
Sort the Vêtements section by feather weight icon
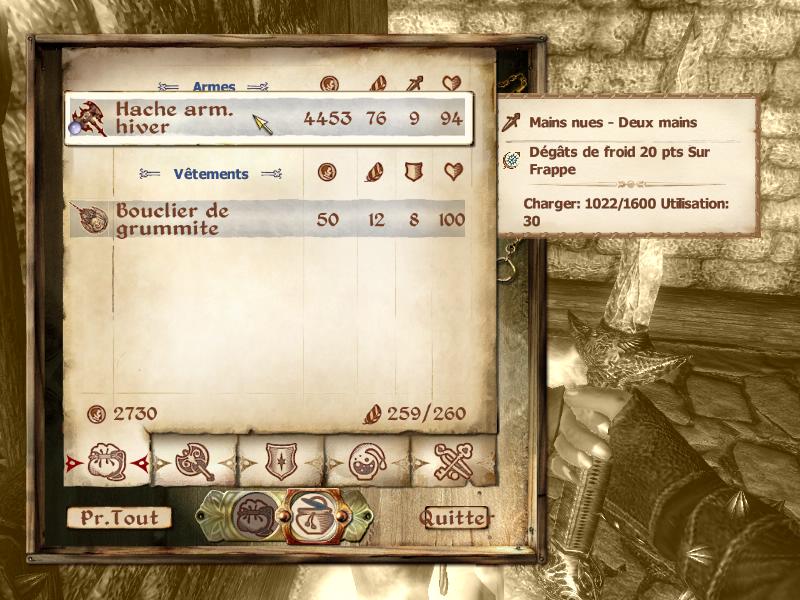(x=376, y=173)
